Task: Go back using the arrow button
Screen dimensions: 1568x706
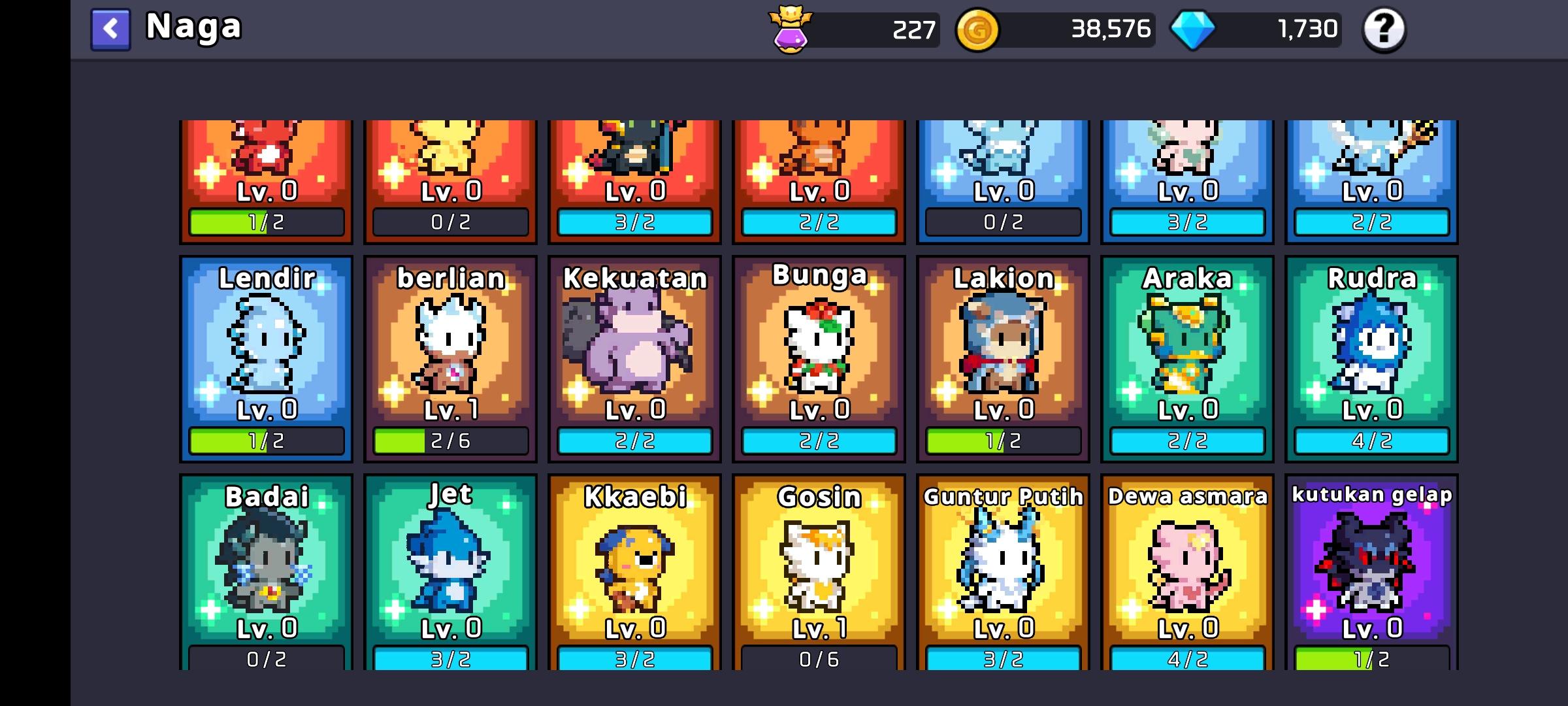Action: point(109,29)
